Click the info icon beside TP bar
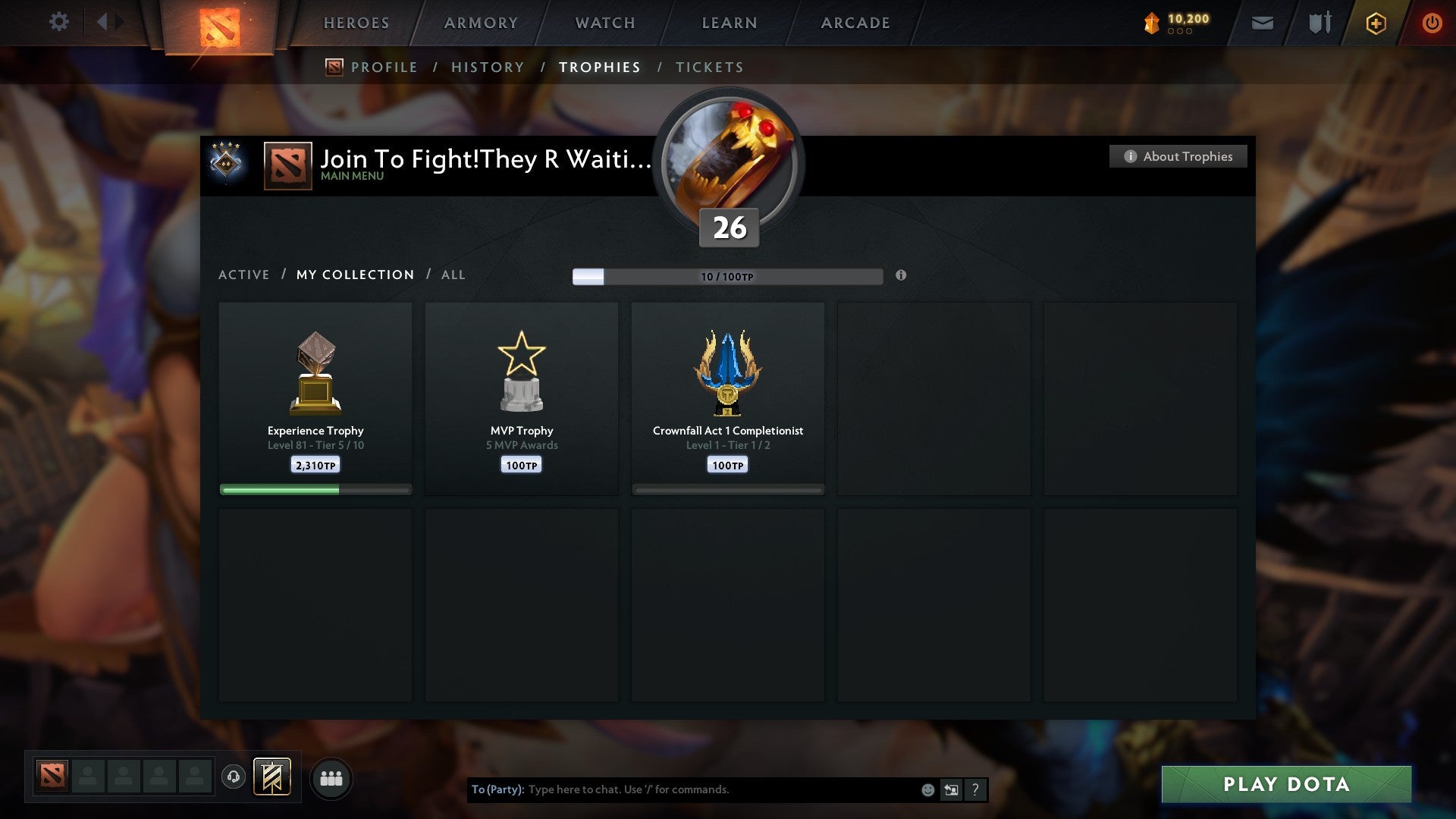The width and height of the screenshot is (1456, 819). coord(901,277)
